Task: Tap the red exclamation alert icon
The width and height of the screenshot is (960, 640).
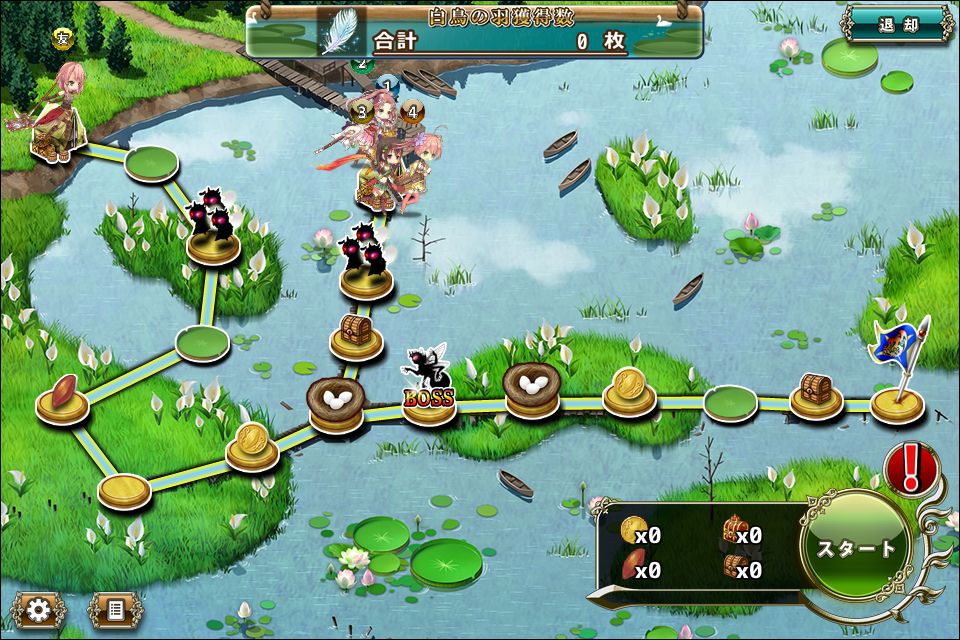Action: tap(911, 468)
